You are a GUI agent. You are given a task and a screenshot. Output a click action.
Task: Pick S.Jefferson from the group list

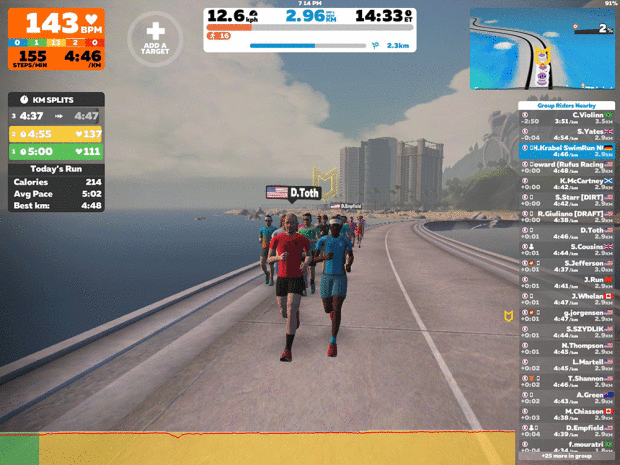coord(568,265)
